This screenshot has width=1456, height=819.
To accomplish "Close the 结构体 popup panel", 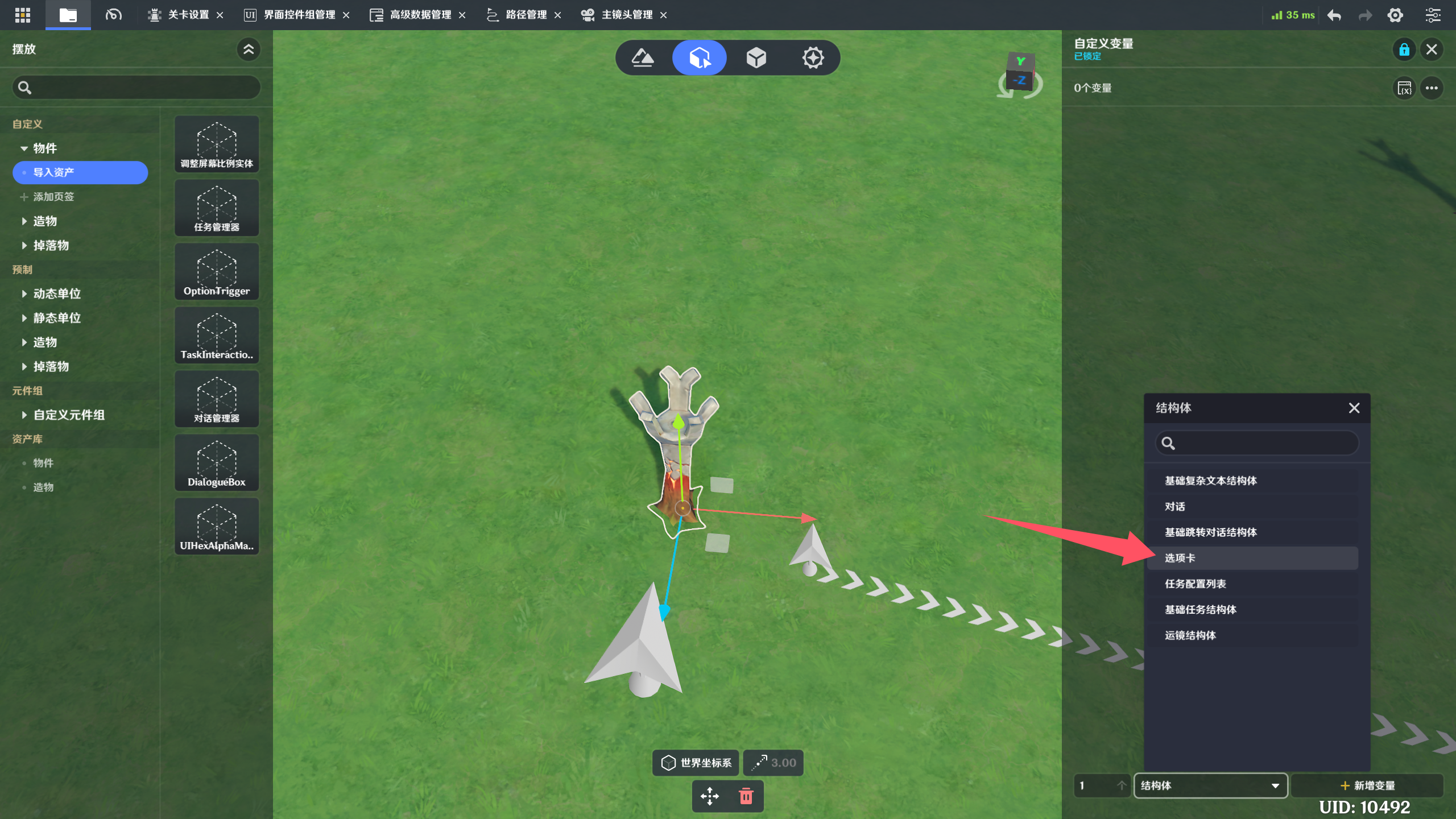I will click(x=1354, y=408).
